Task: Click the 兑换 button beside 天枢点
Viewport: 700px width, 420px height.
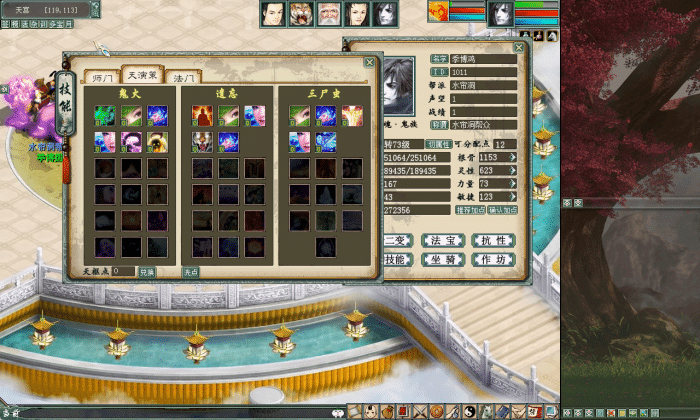Action: point(147,271)
